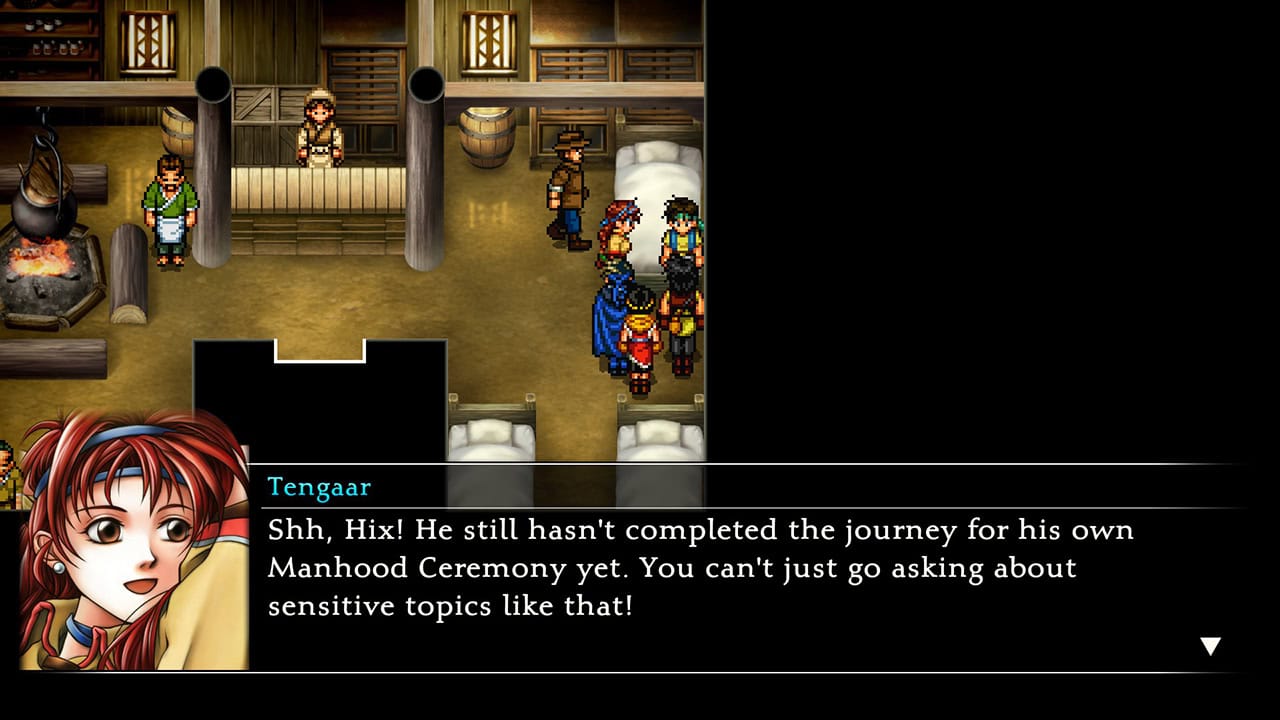Advance dialogue with the white arrow indicator
Image resolution: width=1280 pixels, height=720 pixels.
tap(1210, 646)
